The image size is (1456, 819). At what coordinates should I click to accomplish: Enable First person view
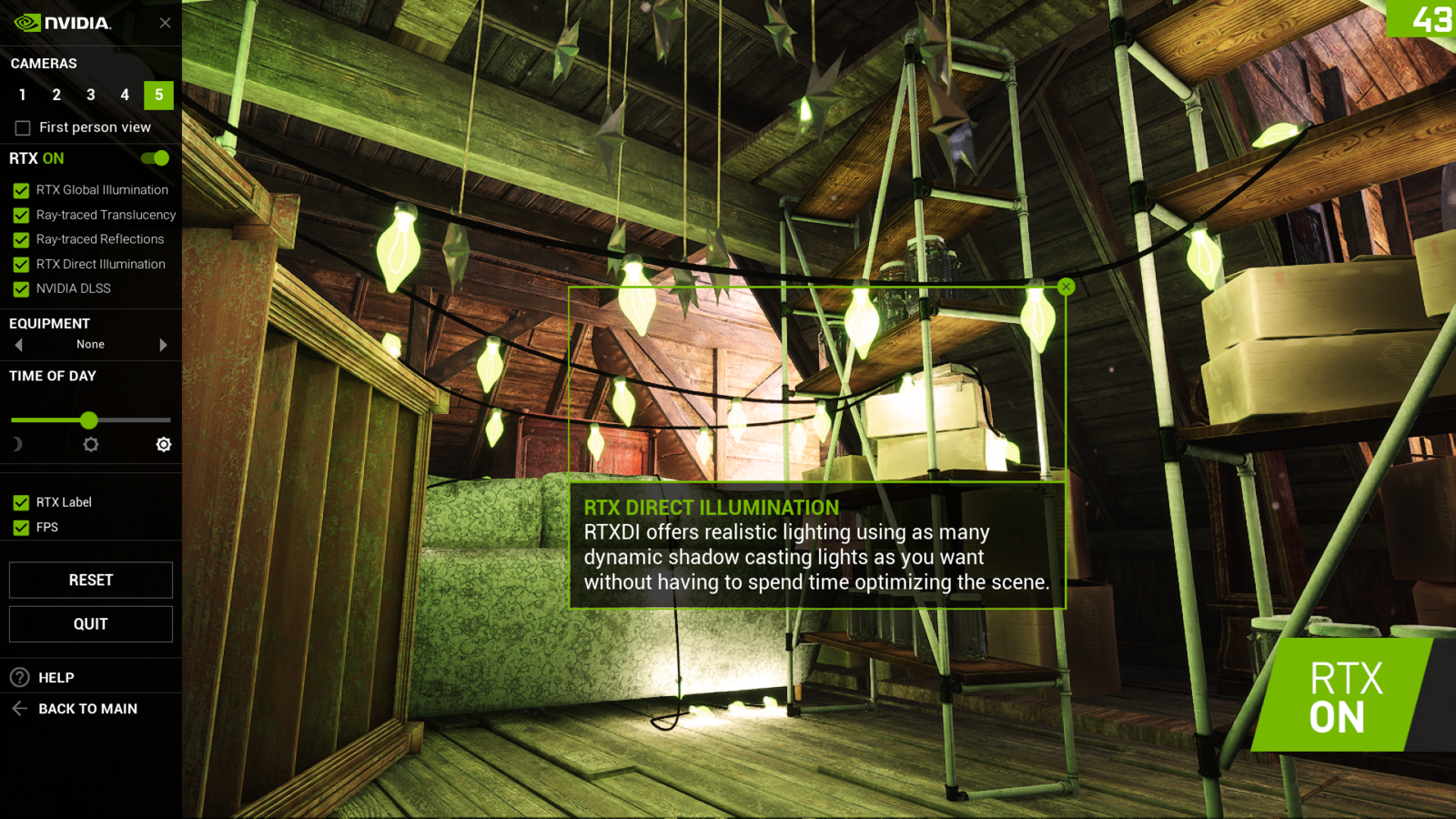coord(22,127)
